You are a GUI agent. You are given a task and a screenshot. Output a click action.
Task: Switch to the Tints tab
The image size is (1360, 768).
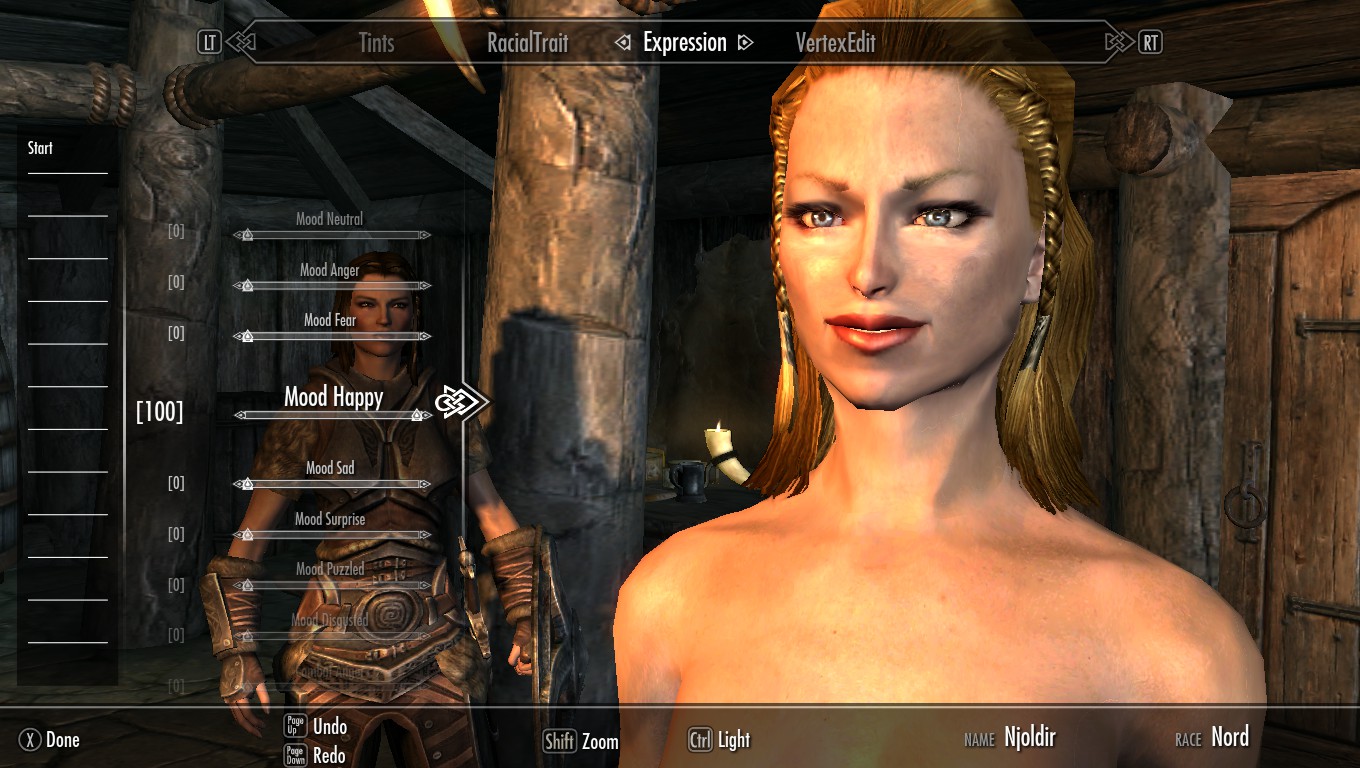point(376,43)
